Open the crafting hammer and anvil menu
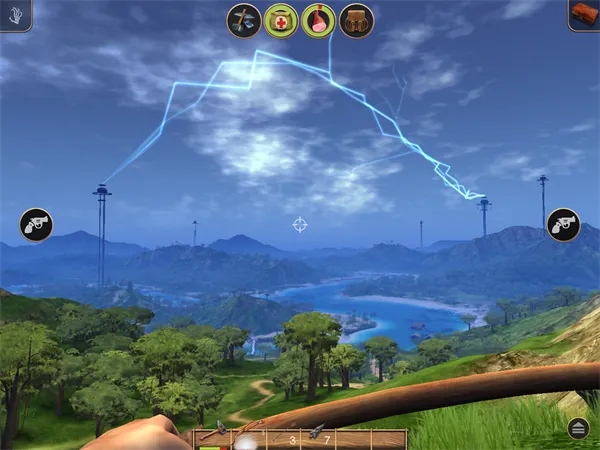600x450 pixels. (244, 21)
